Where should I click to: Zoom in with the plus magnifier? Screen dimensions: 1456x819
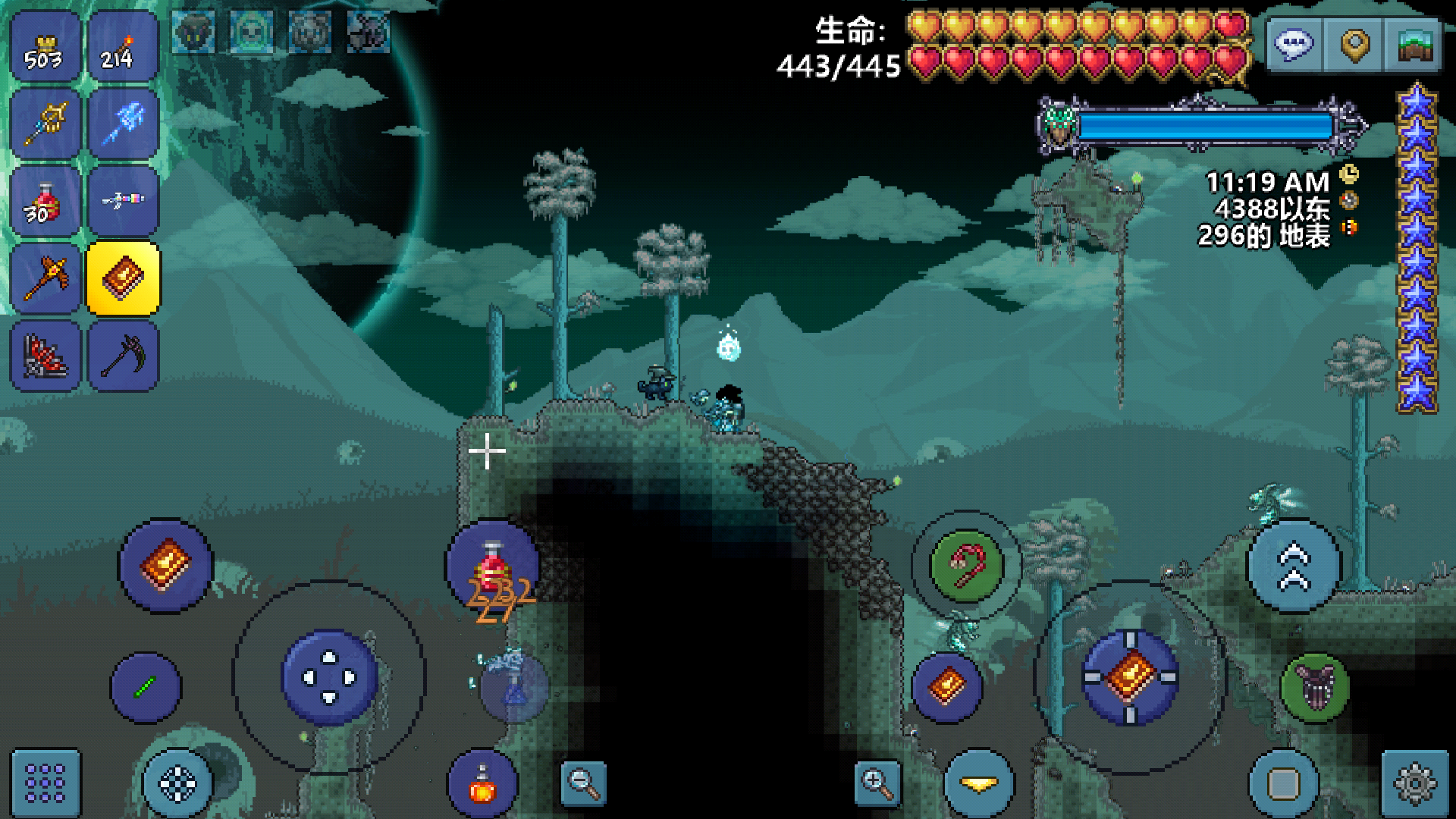pyautogui.click(x=877, y=783)
